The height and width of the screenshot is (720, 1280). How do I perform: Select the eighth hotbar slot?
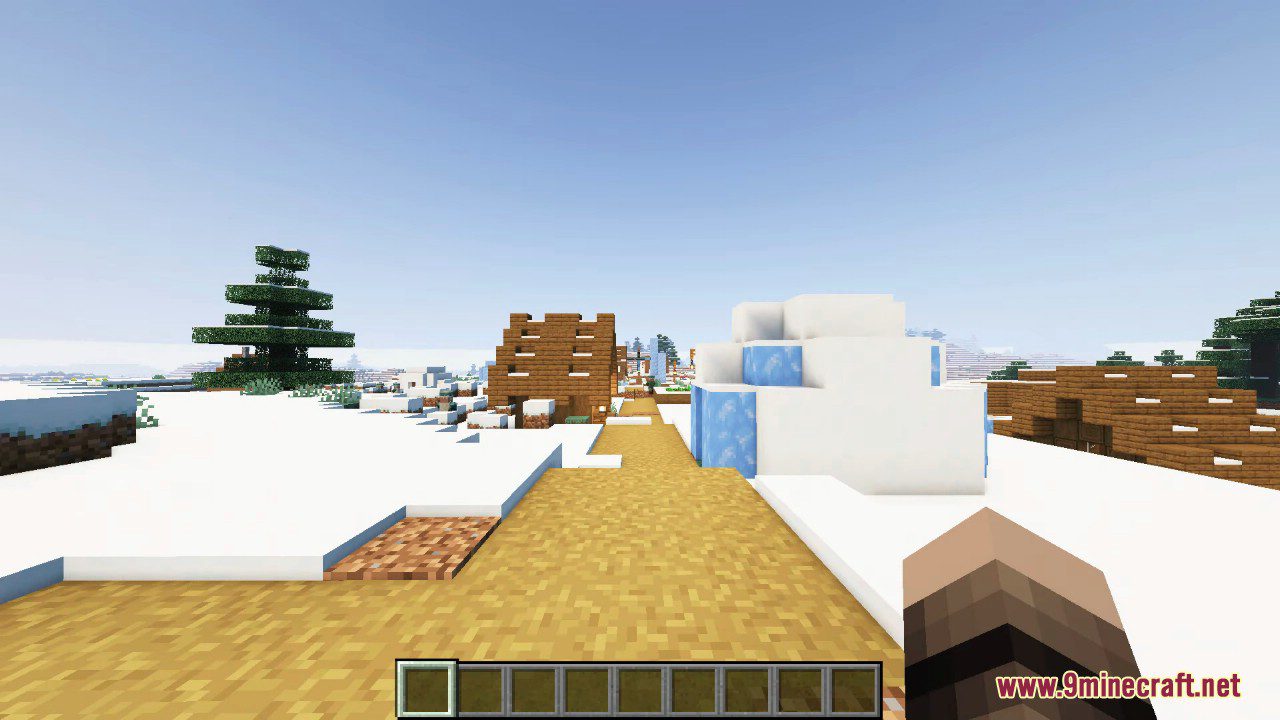(799, 686)
